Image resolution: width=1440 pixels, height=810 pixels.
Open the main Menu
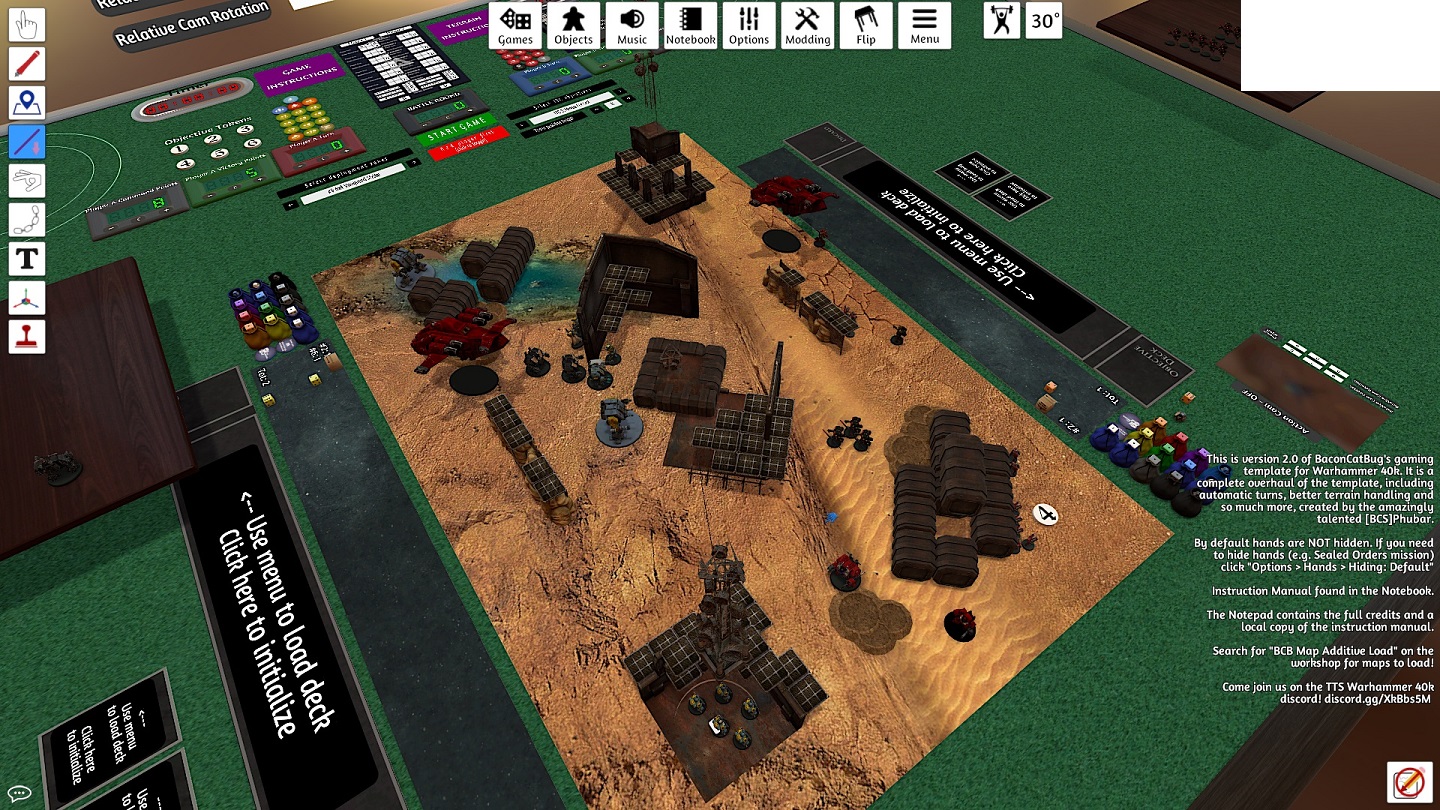(x=924, y=26)
